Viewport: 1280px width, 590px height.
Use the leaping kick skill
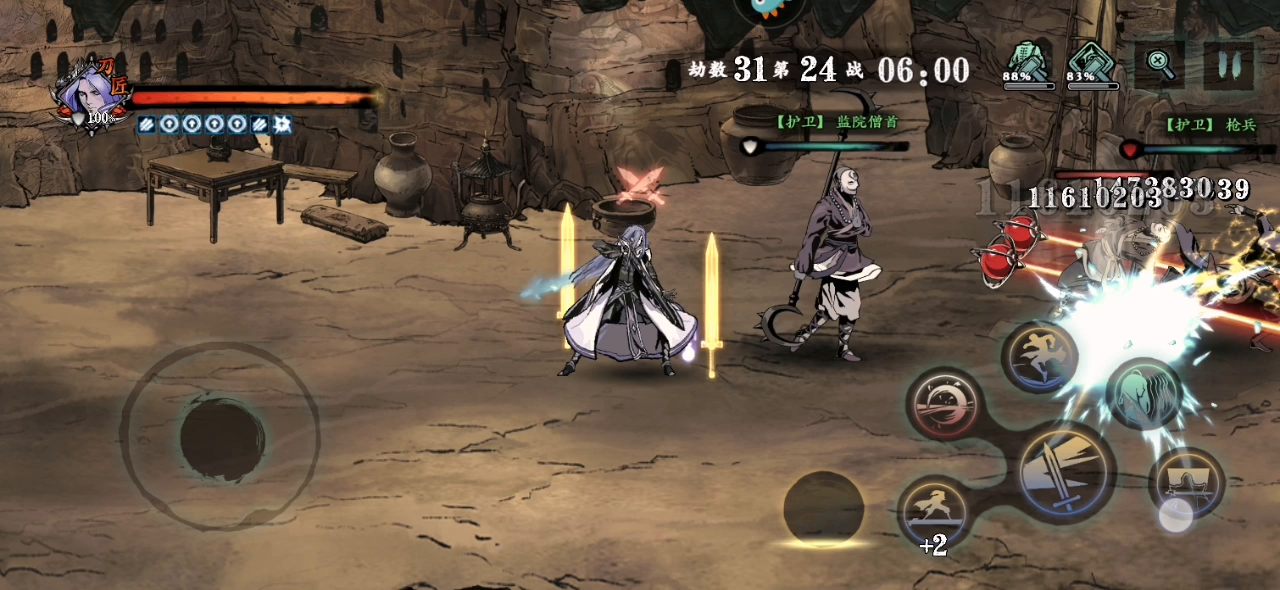[x=1040, y=357]
